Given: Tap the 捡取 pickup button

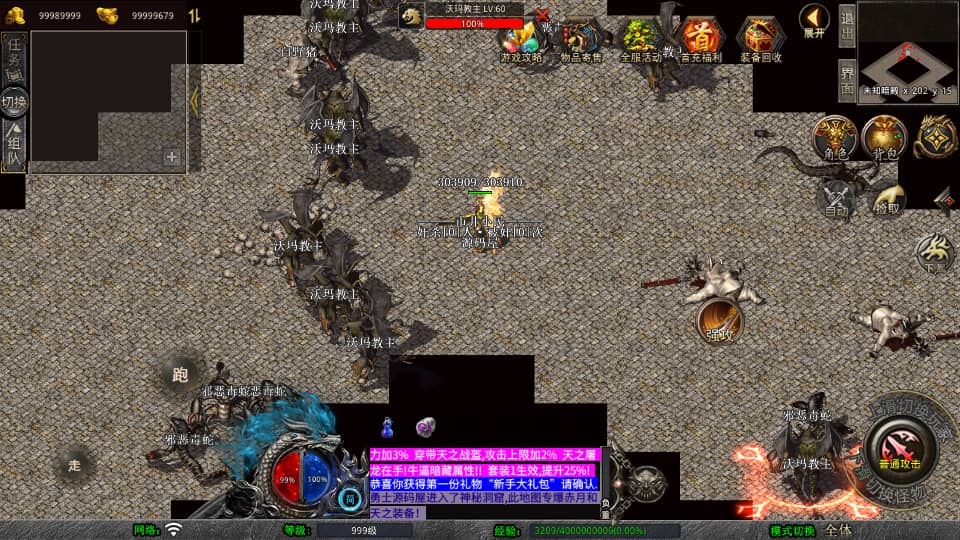Looking at the screenshot, I should pos(886,197).
